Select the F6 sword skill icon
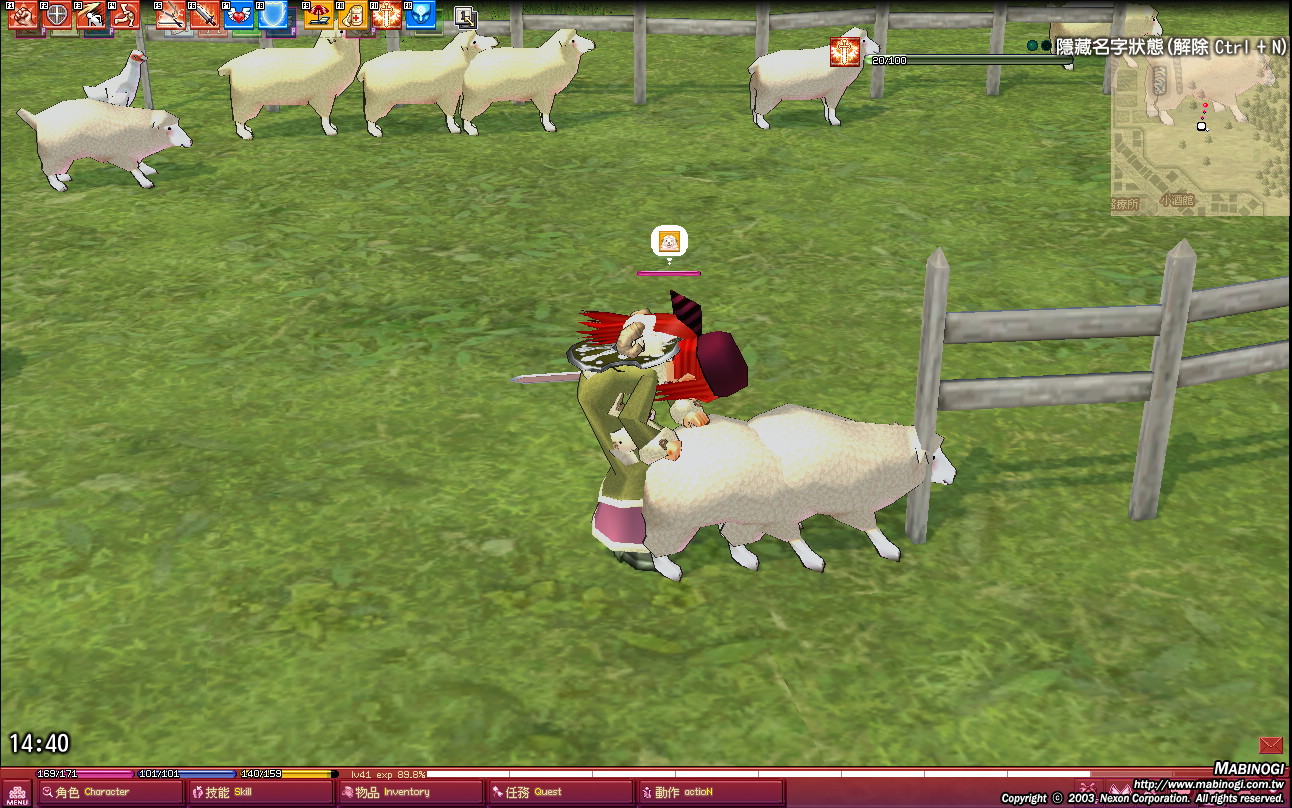This screenshot has width=1292, height=808. click(204, 14)
